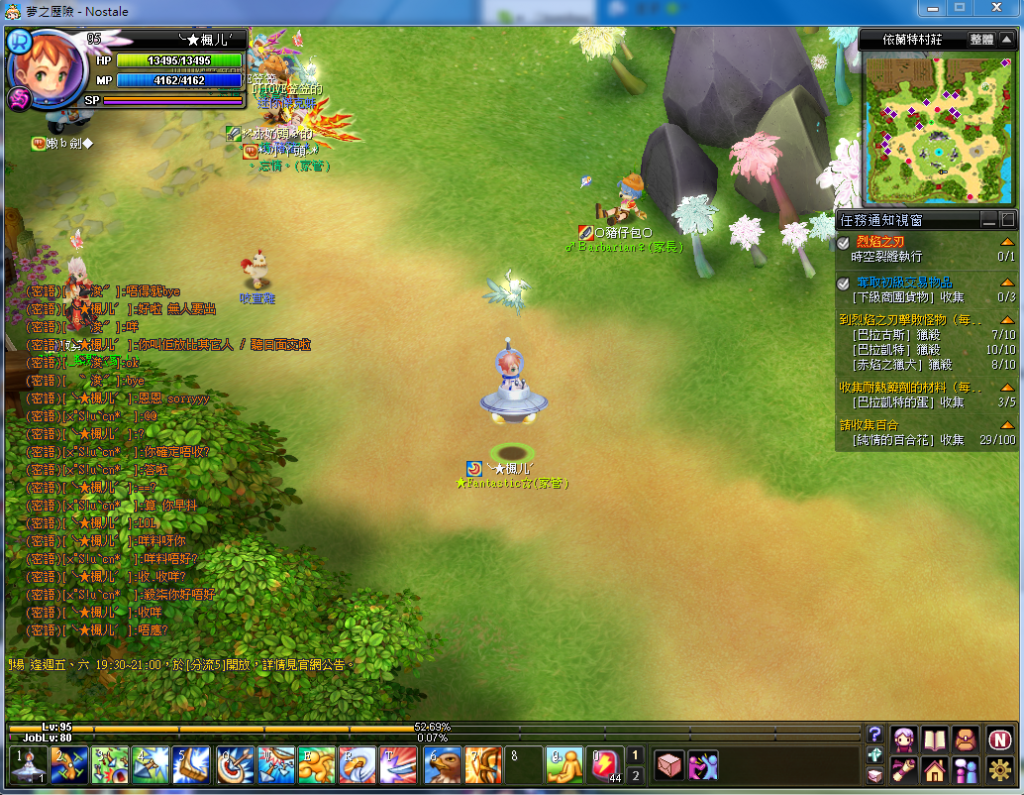Viewport: 1024px width, 795px height.
Task: Activate the eagle hawk skill
Action: tap(442, 765)
